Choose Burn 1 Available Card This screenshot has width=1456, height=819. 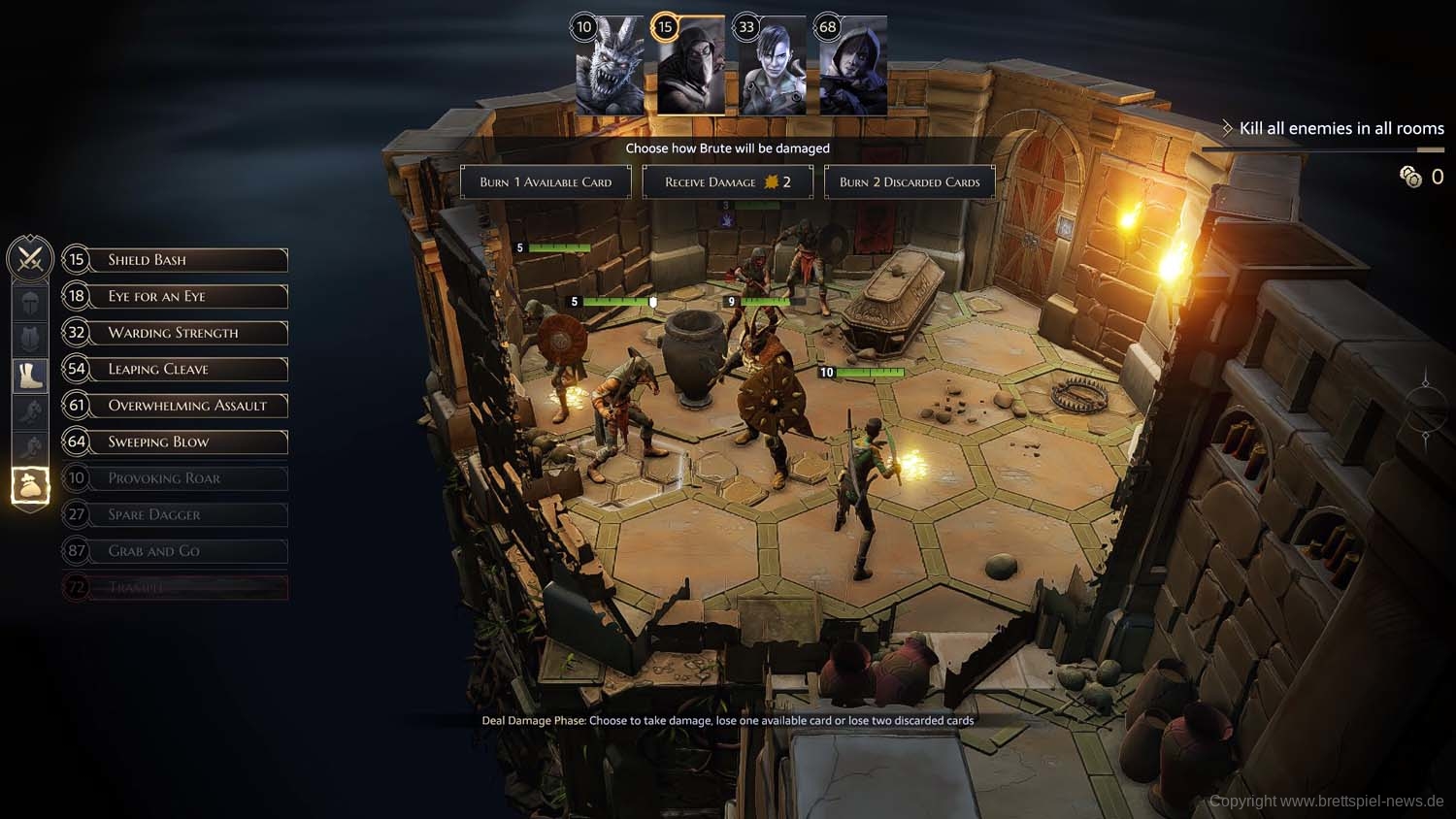point(546,182)
